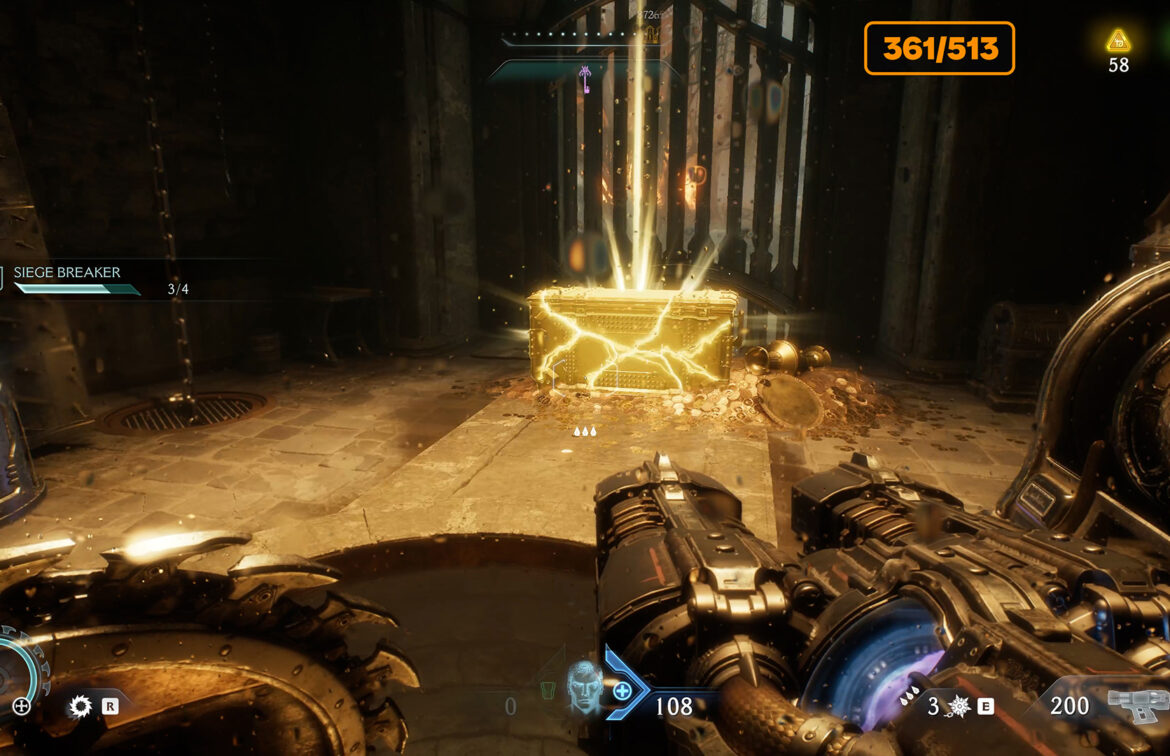The height and width of the screenshot is (756, 1170).
Task: Click the blue health plus icon
Action: pos(622,690)
